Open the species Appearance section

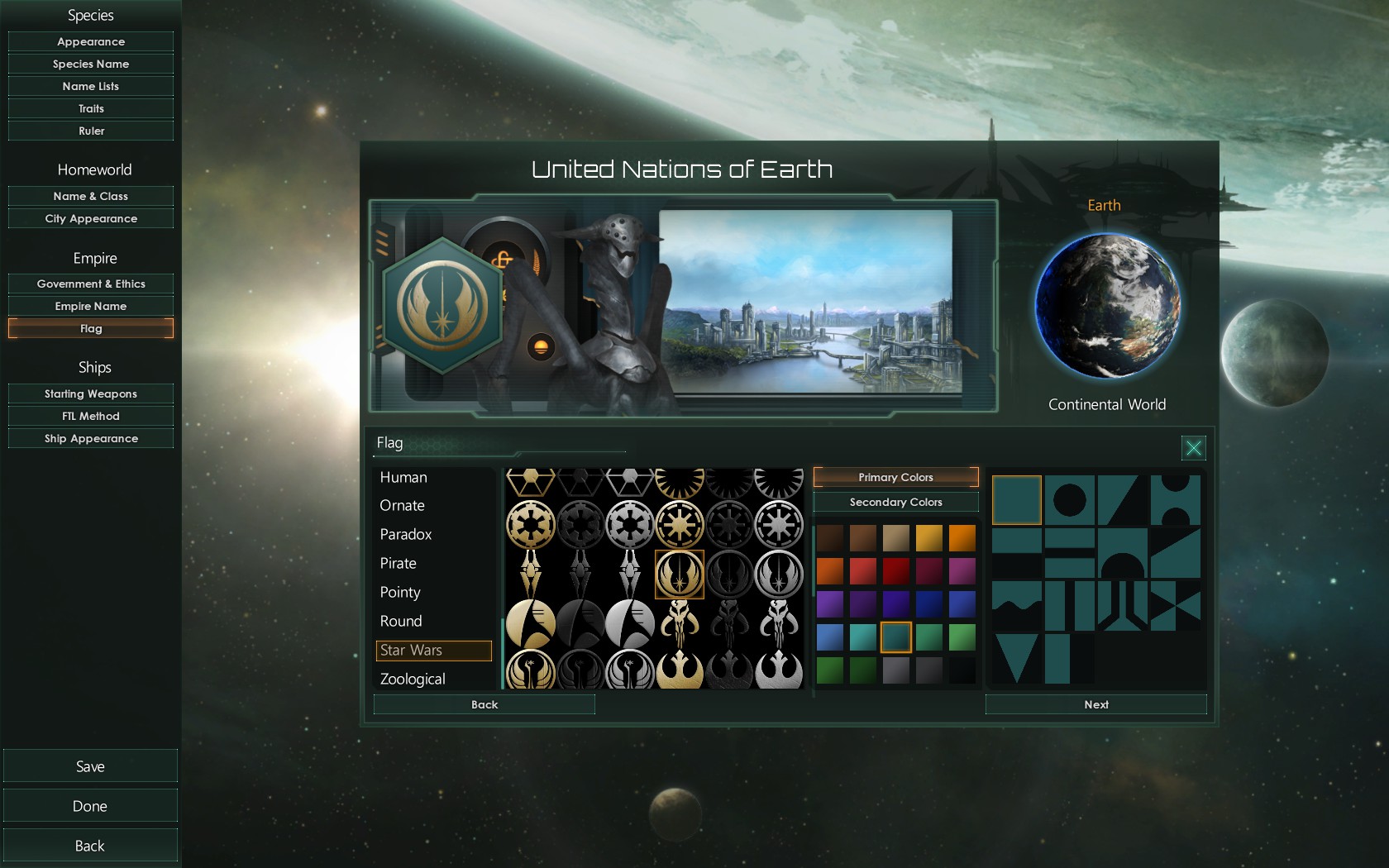coord(91,41)
